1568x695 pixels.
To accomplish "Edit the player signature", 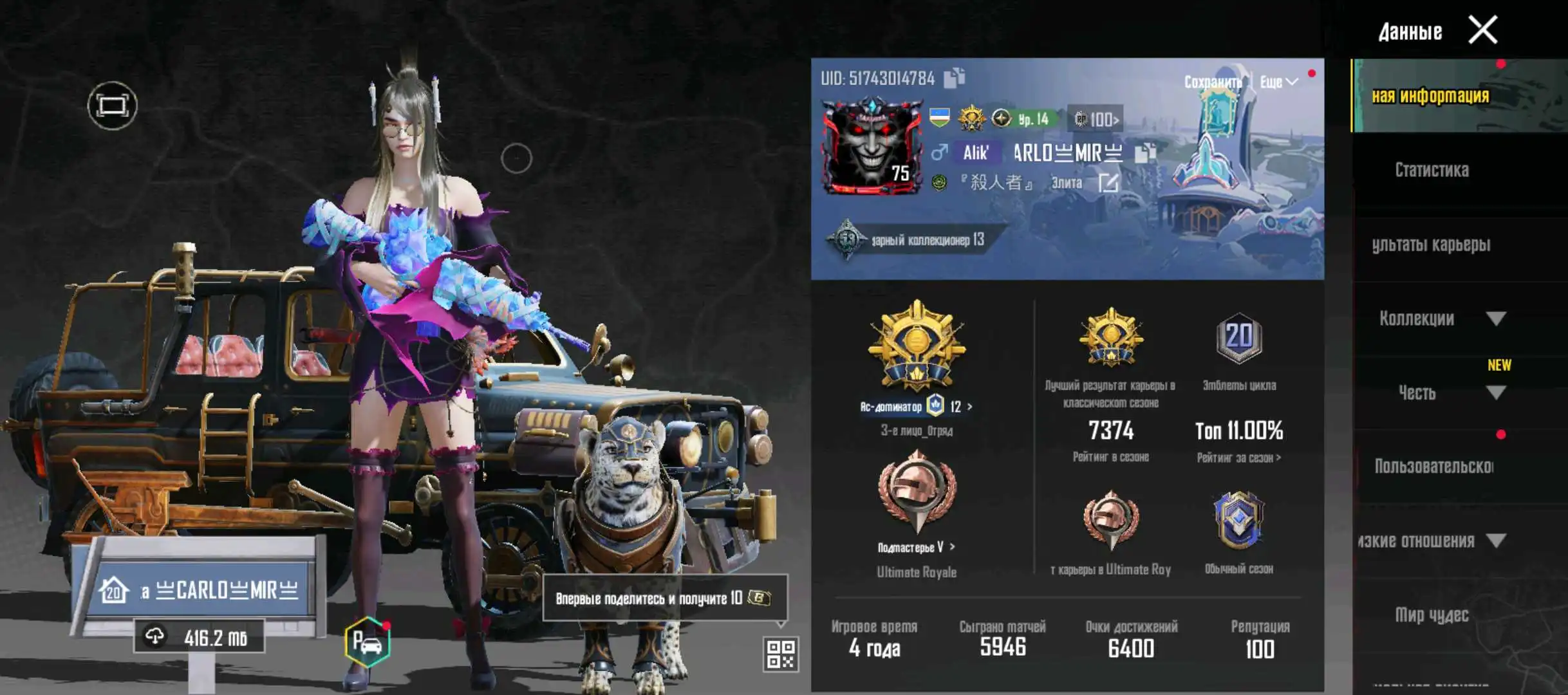I will 1108,183.
